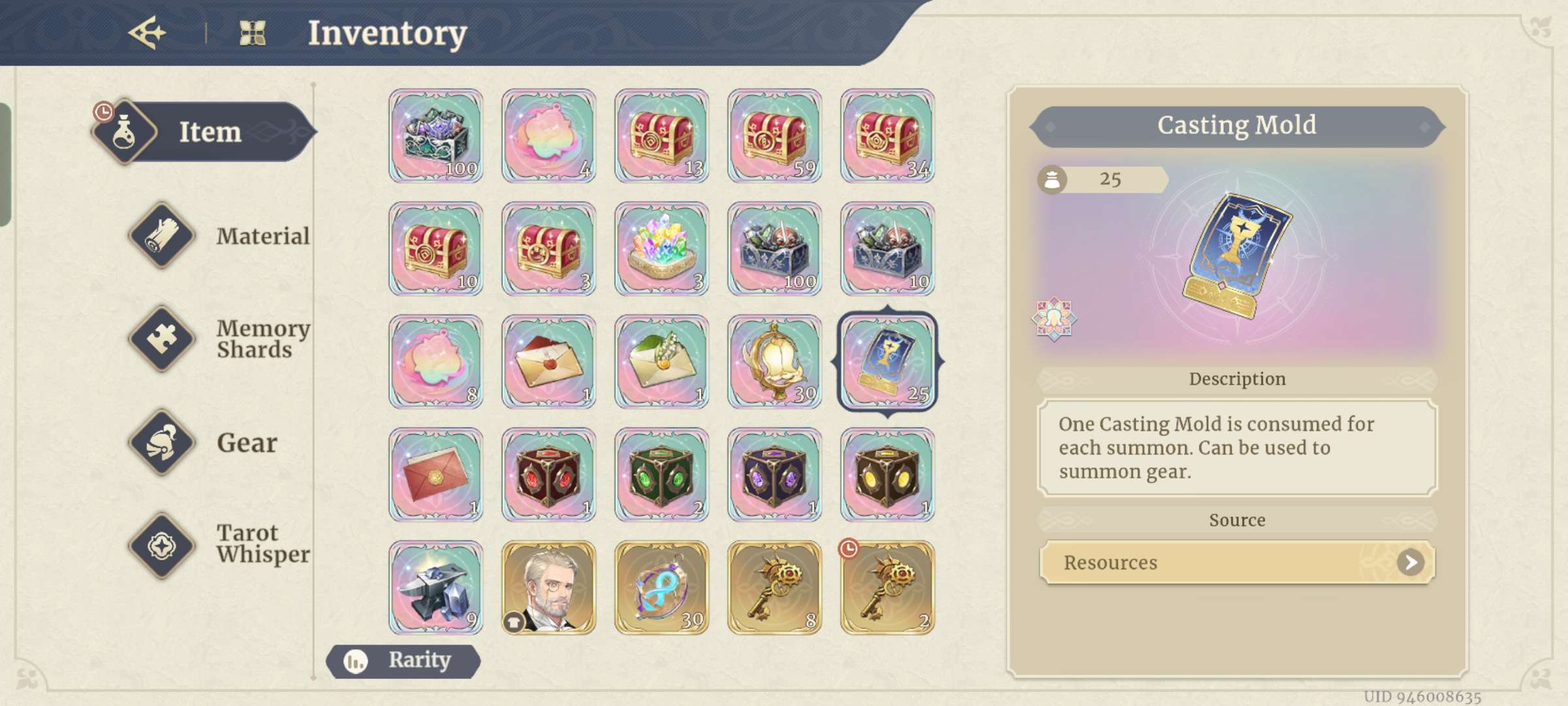Select the golden gear key item
The image size is (1568, 706).
pyautogui.click(x=774, y=587)
